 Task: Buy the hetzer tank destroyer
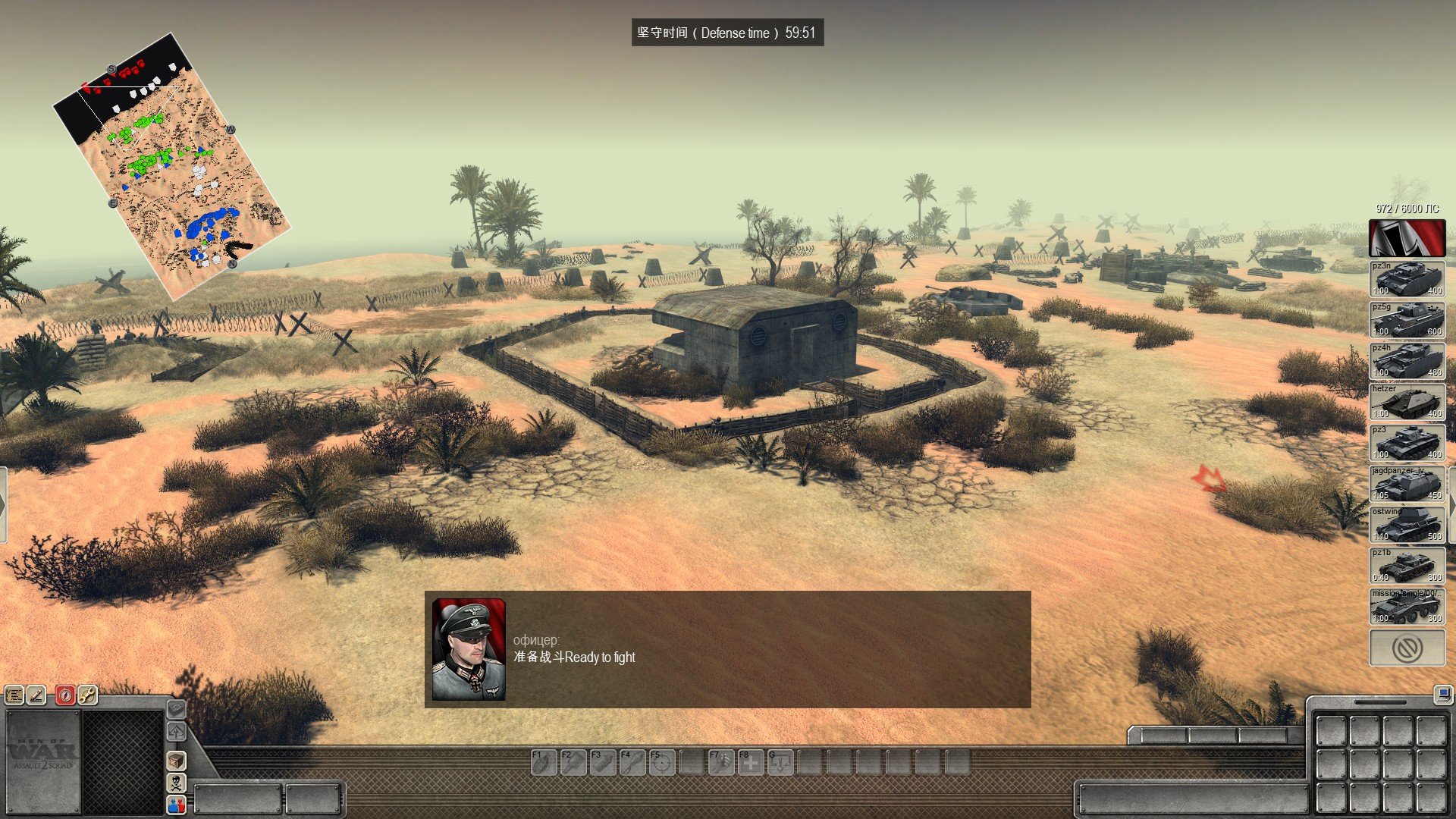click(x=1407, y=402)
